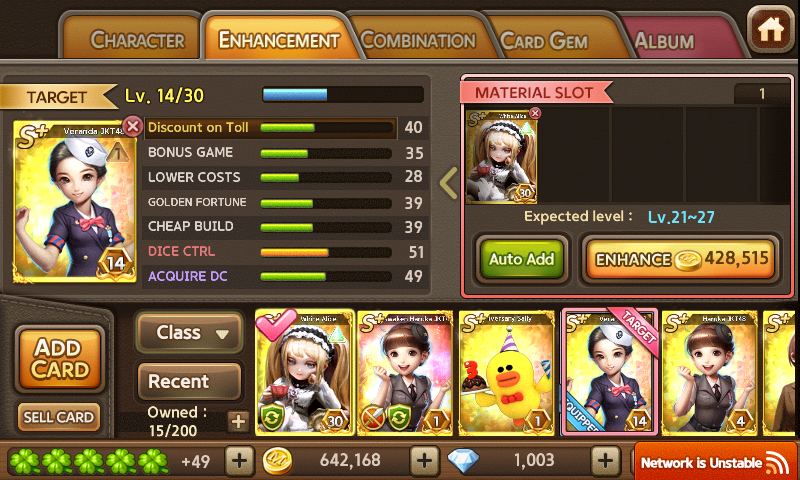
Task: Go to the Album tab
Action: [665, 42]
